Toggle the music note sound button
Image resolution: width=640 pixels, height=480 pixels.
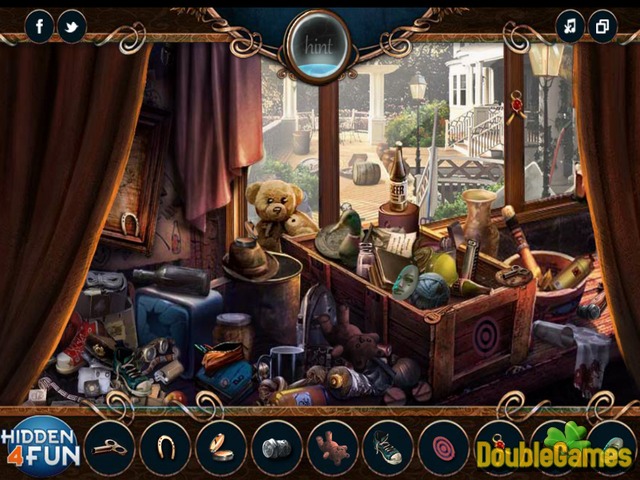570,26
